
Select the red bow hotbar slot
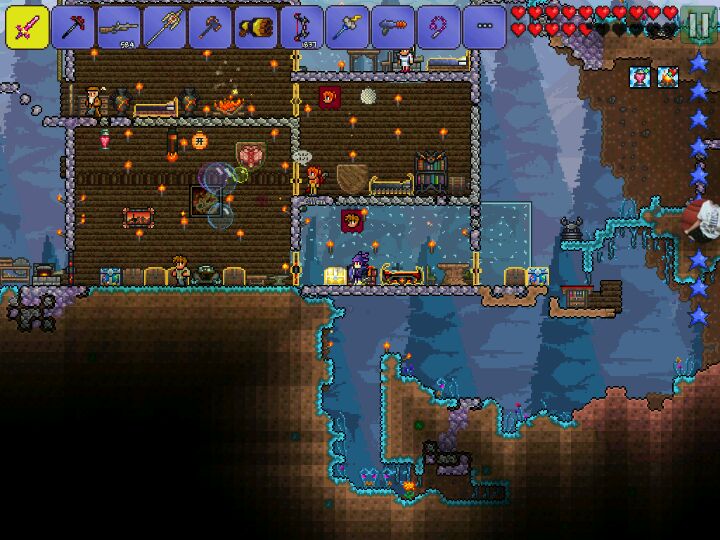click(302, 27)
